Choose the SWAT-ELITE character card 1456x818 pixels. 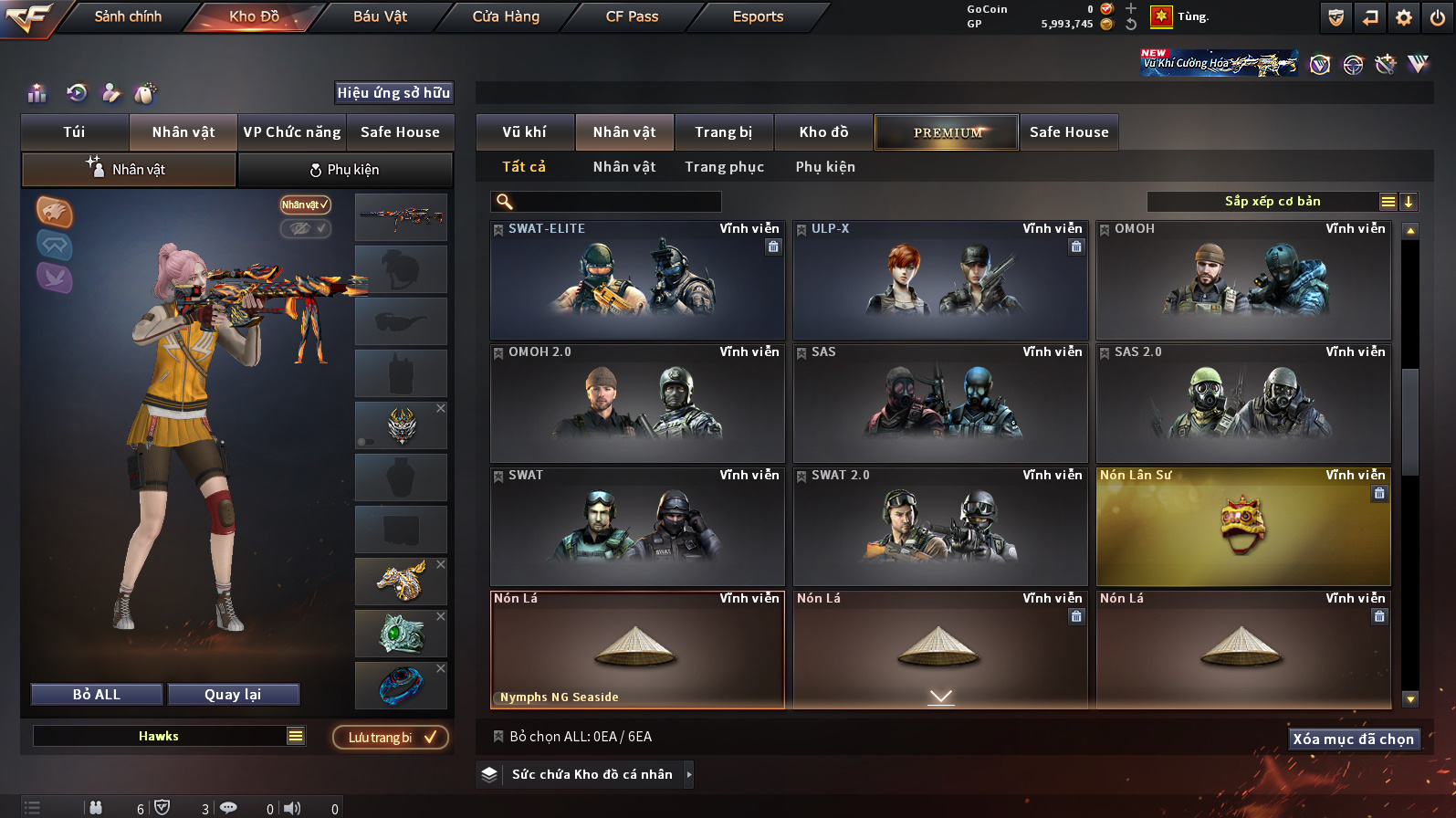637,281
